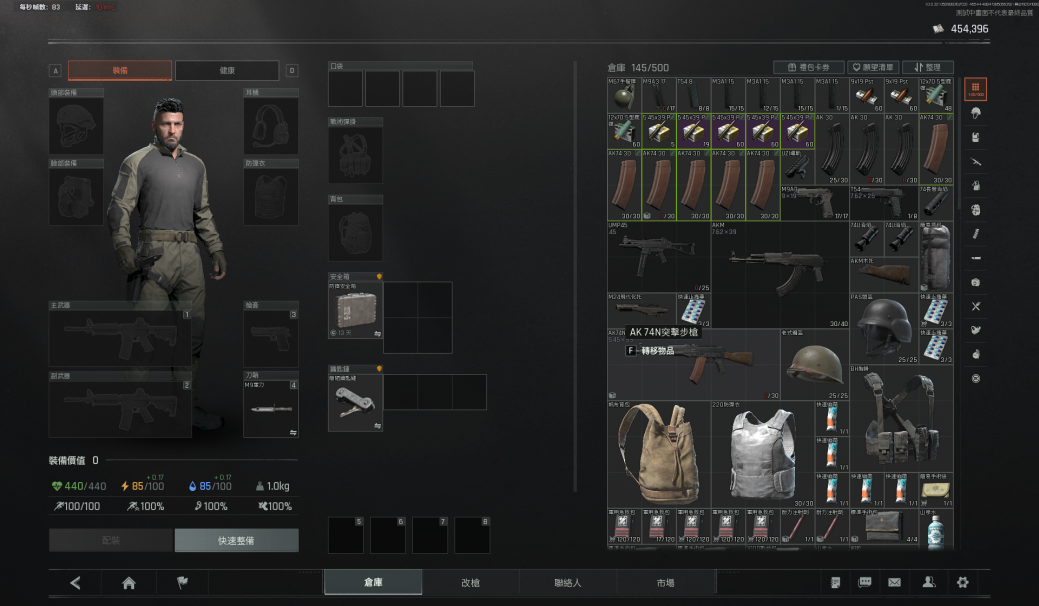The image size is (1039, 606).
Task: Select the tan canvas backpack item
Action: [x=658, y=454]
